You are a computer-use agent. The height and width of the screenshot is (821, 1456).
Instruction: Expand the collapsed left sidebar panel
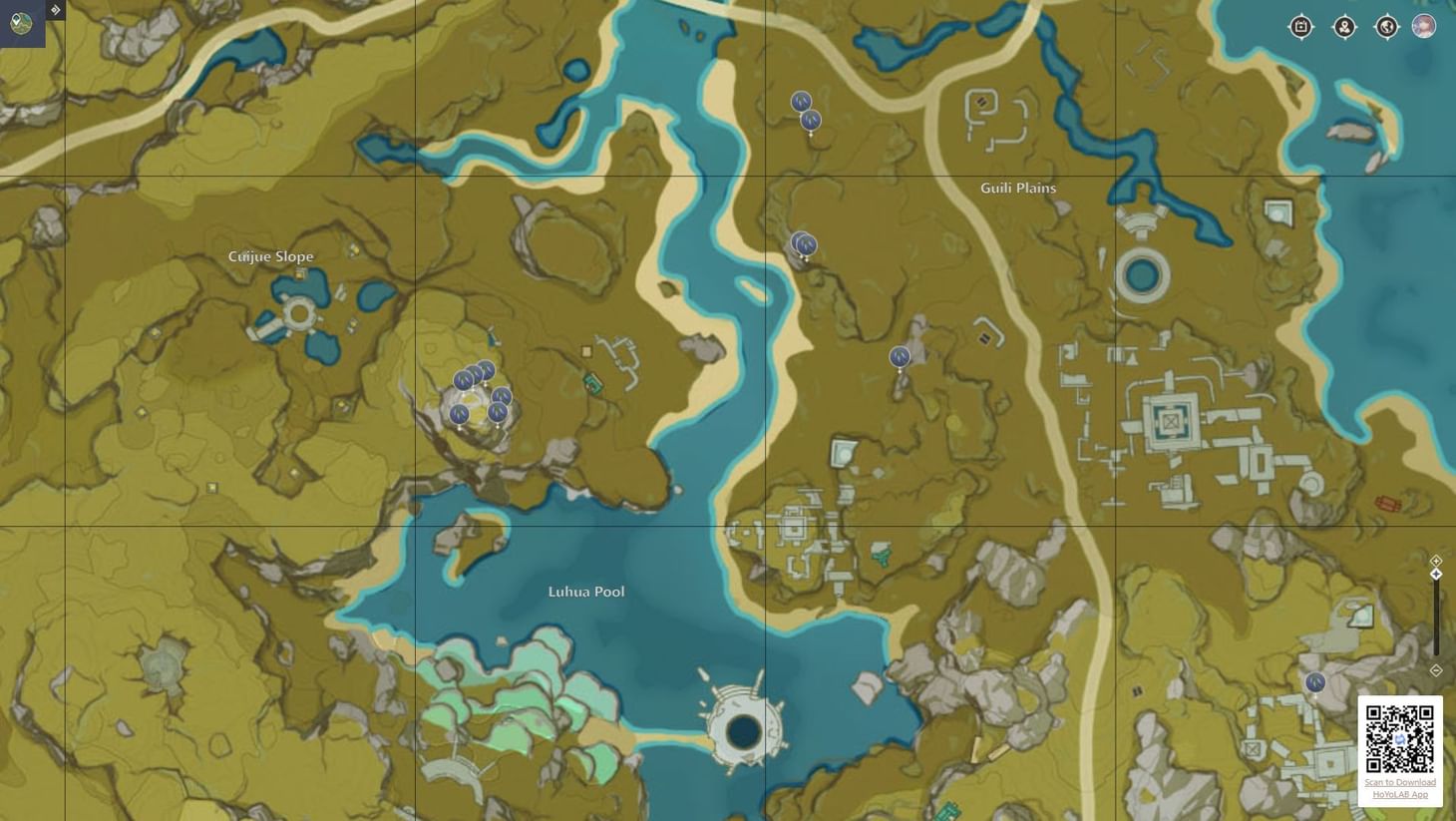[54, 9]
